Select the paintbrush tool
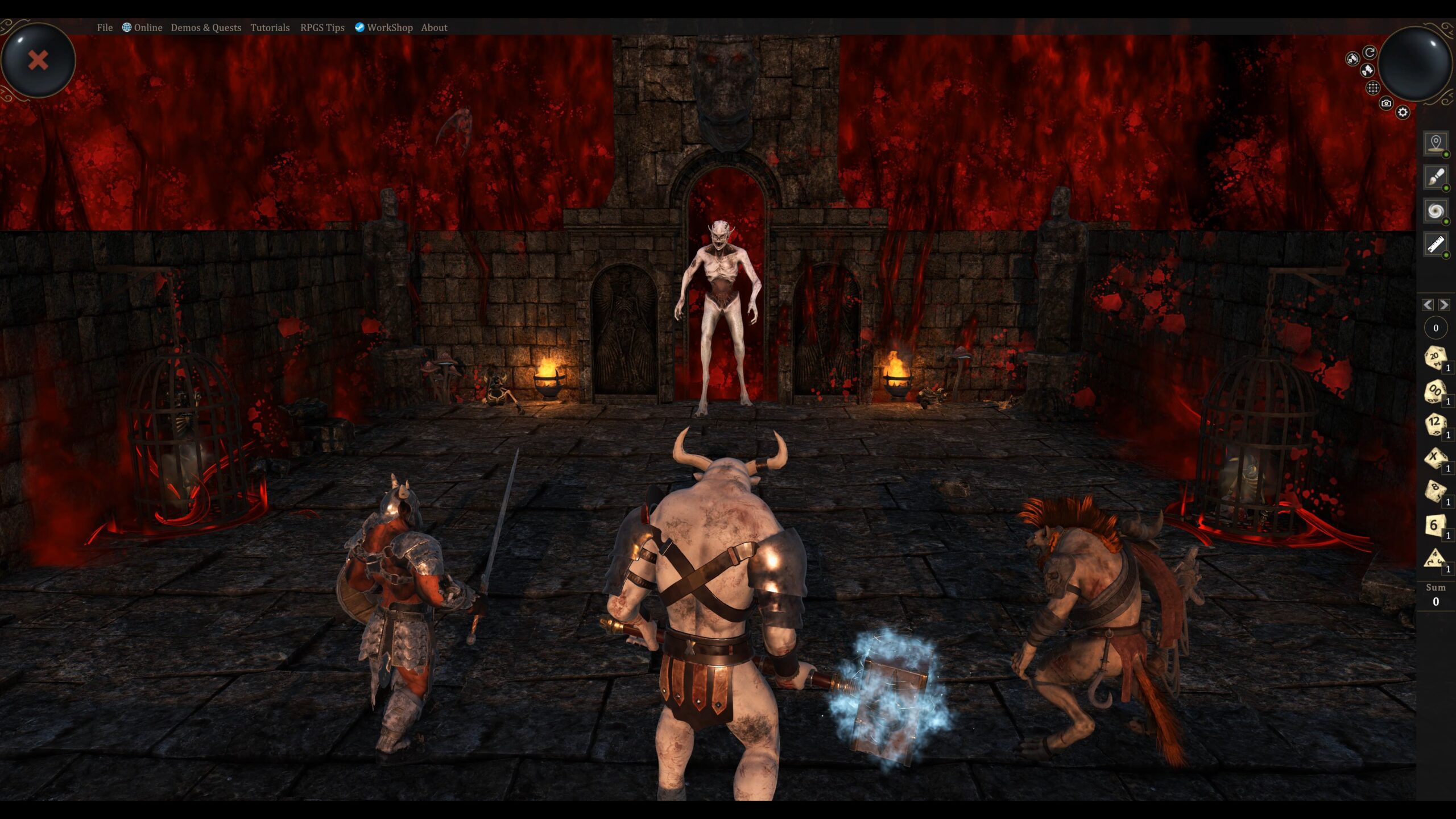 1436,177
